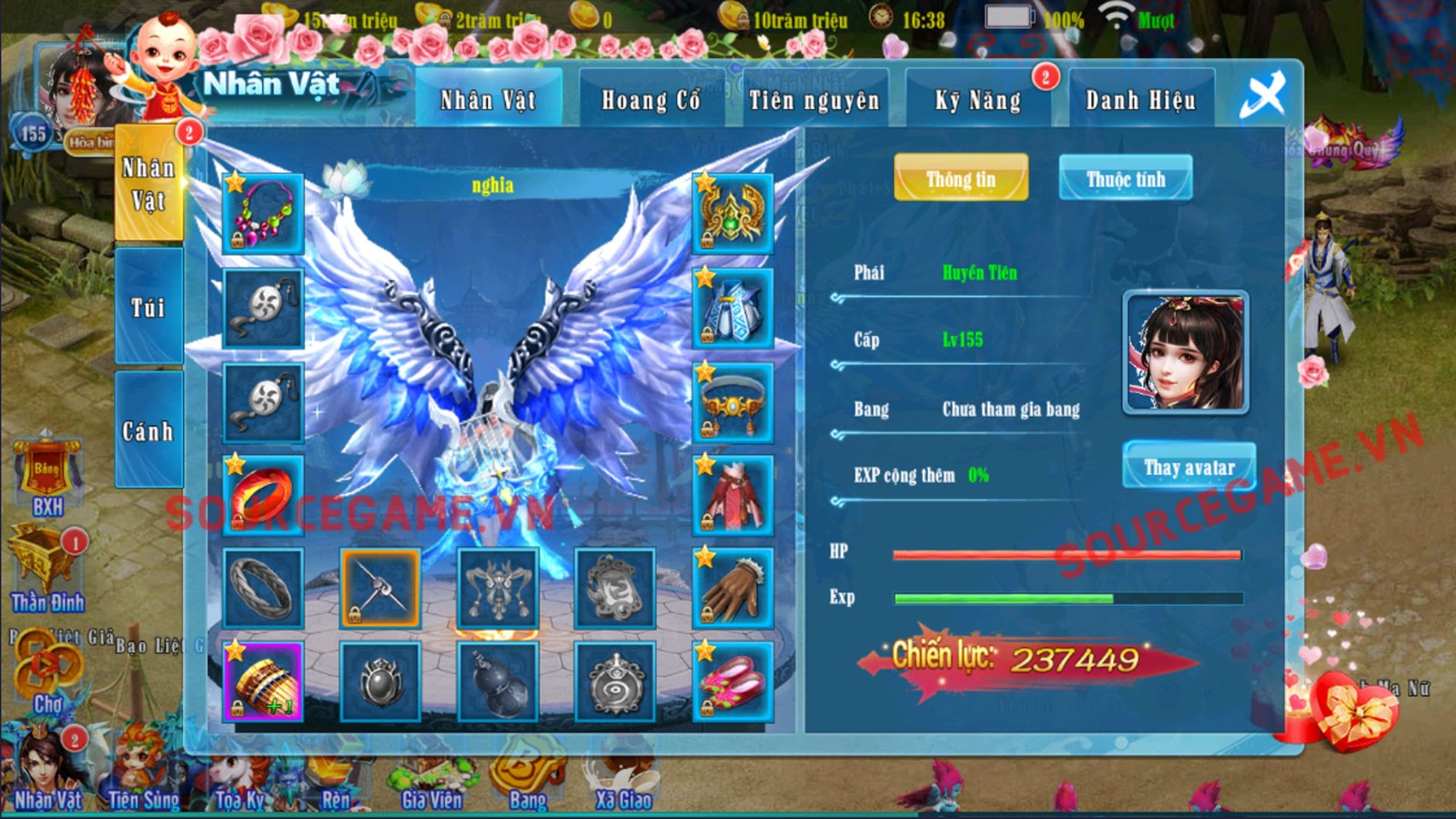Image resolution: width=1456 pixels, height=819 pixels.
Task: Pick the brown glove equipment slot
Action: (x=733, y=589)
